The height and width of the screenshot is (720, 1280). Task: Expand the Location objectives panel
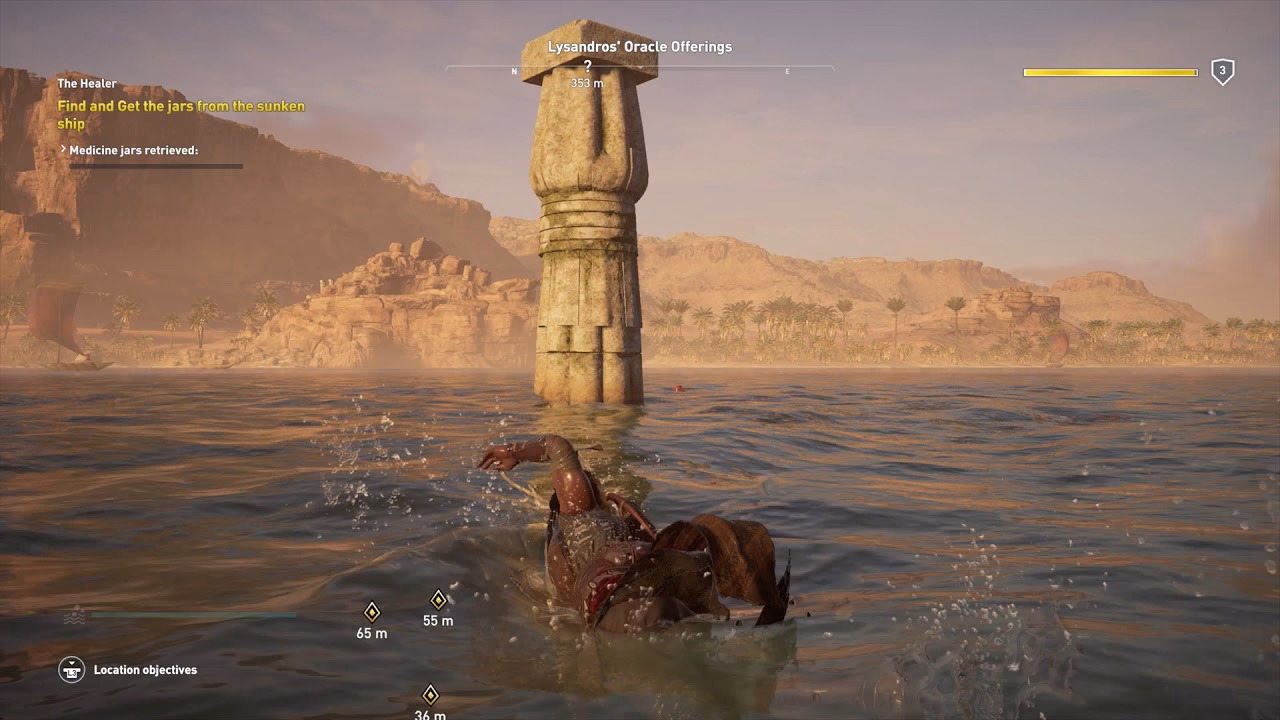(x=146, y=670)
